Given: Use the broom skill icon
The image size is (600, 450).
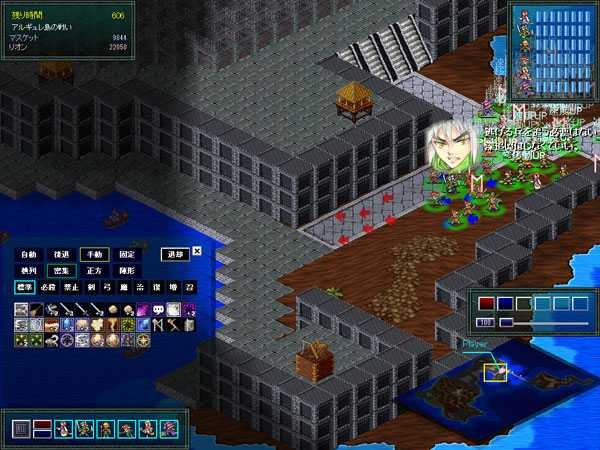Looking at the screenshot, I should (37, 310).
